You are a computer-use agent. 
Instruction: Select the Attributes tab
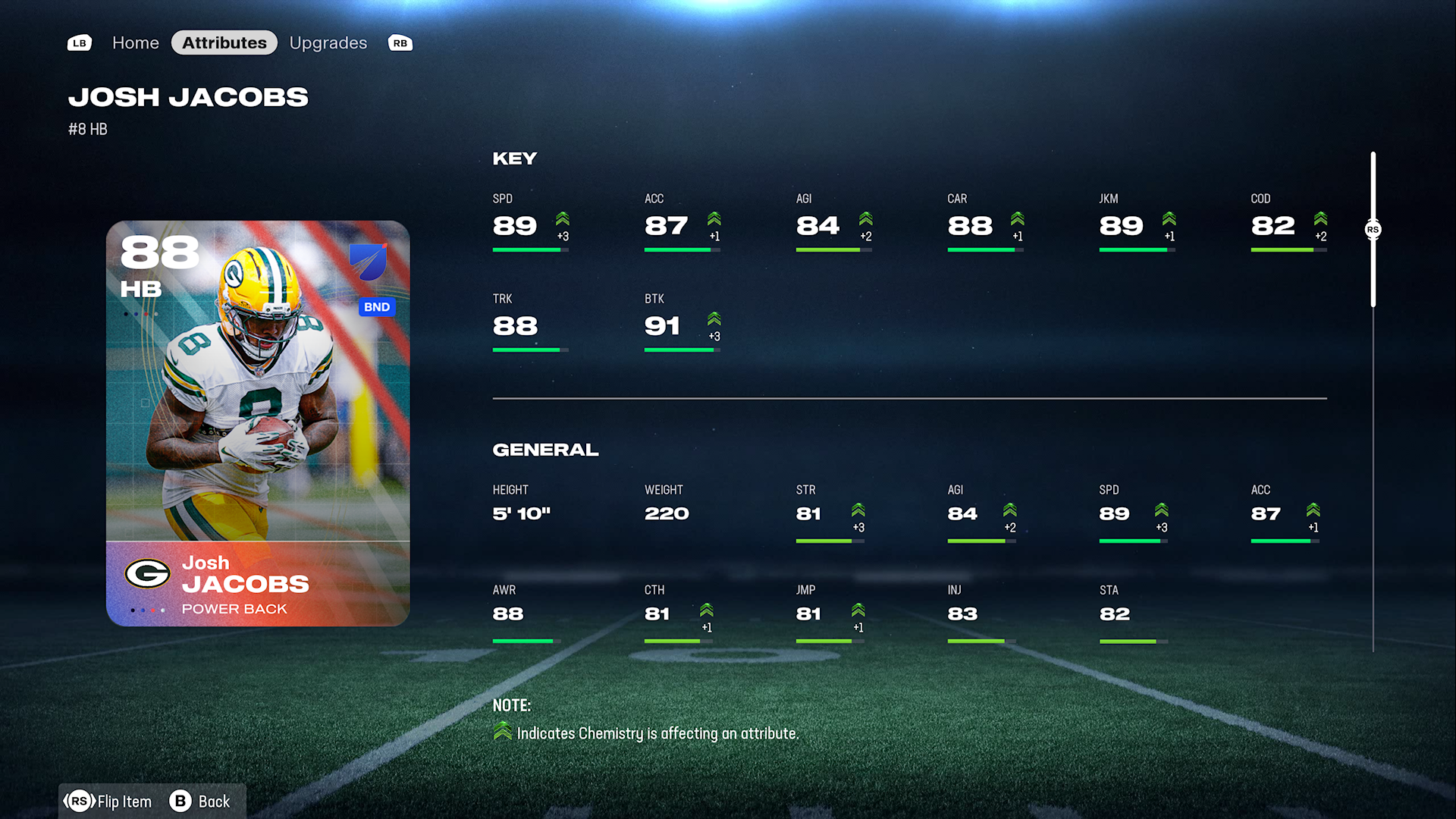coord(224,43)
